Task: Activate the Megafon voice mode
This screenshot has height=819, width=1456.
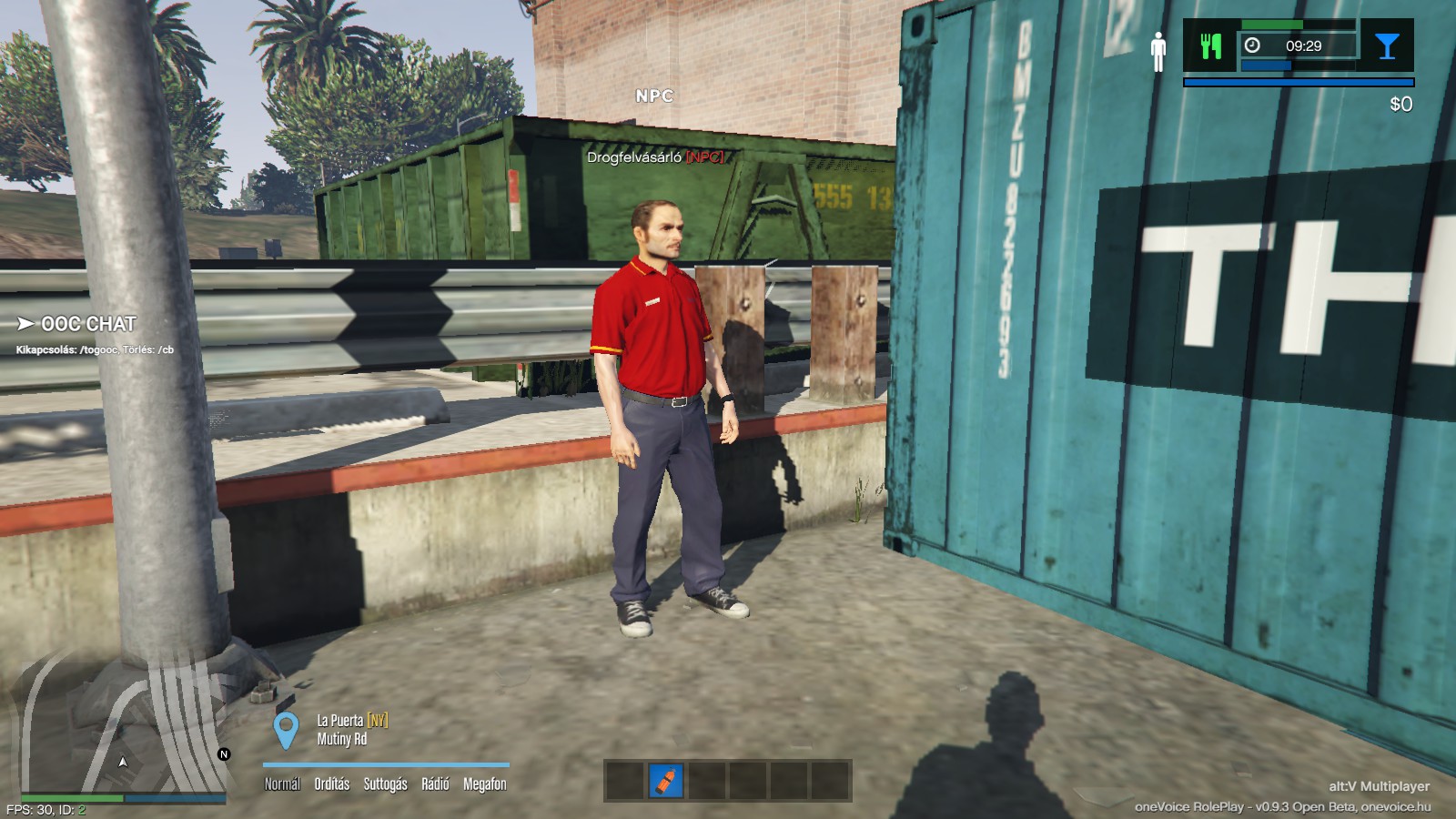Action: pos(485,784)
